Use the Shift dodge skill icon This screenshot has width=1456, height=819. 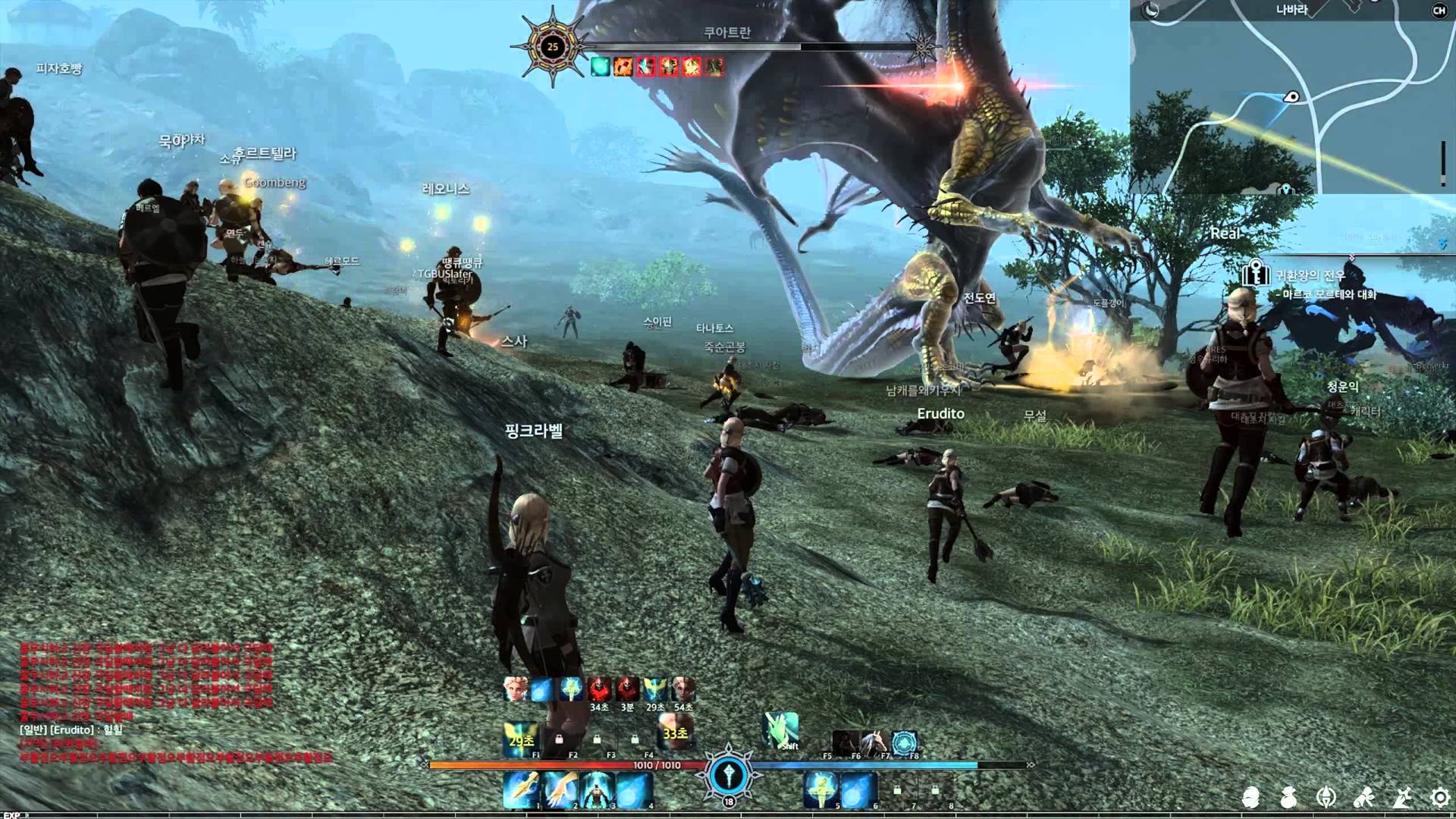click(781, 730)
